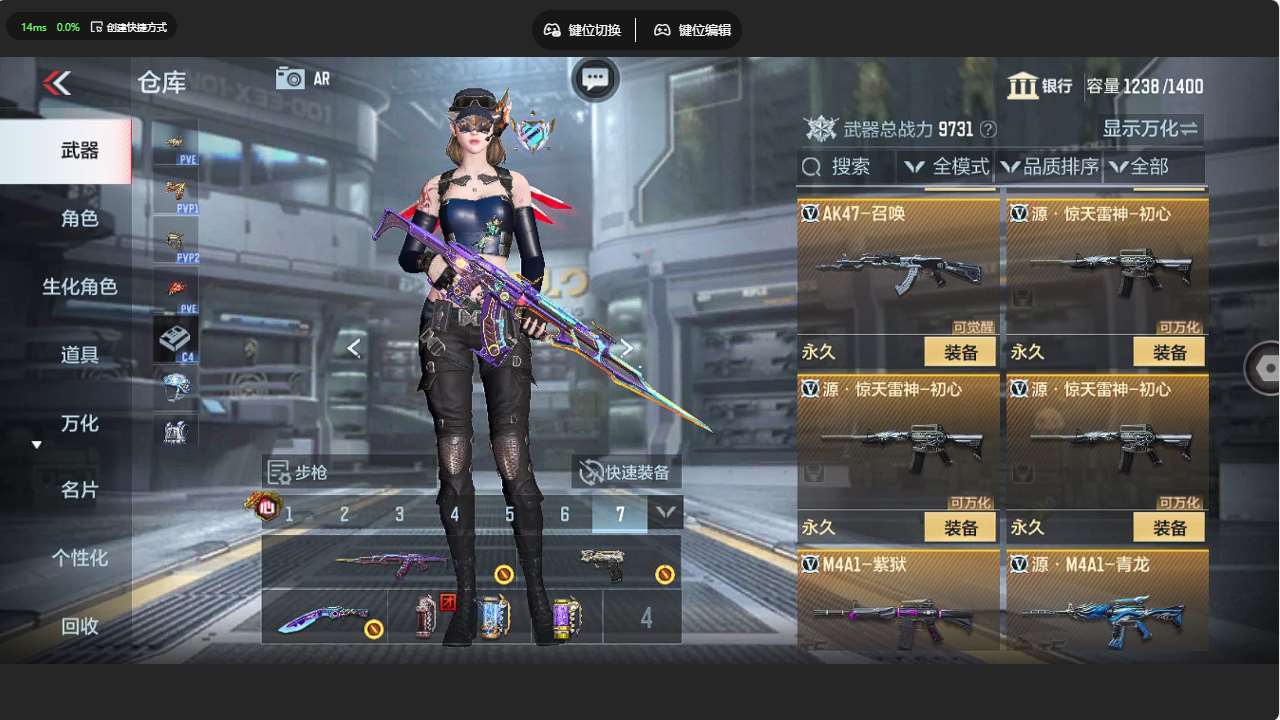Equip the AK47-召唤 weapon

point(960,352)
